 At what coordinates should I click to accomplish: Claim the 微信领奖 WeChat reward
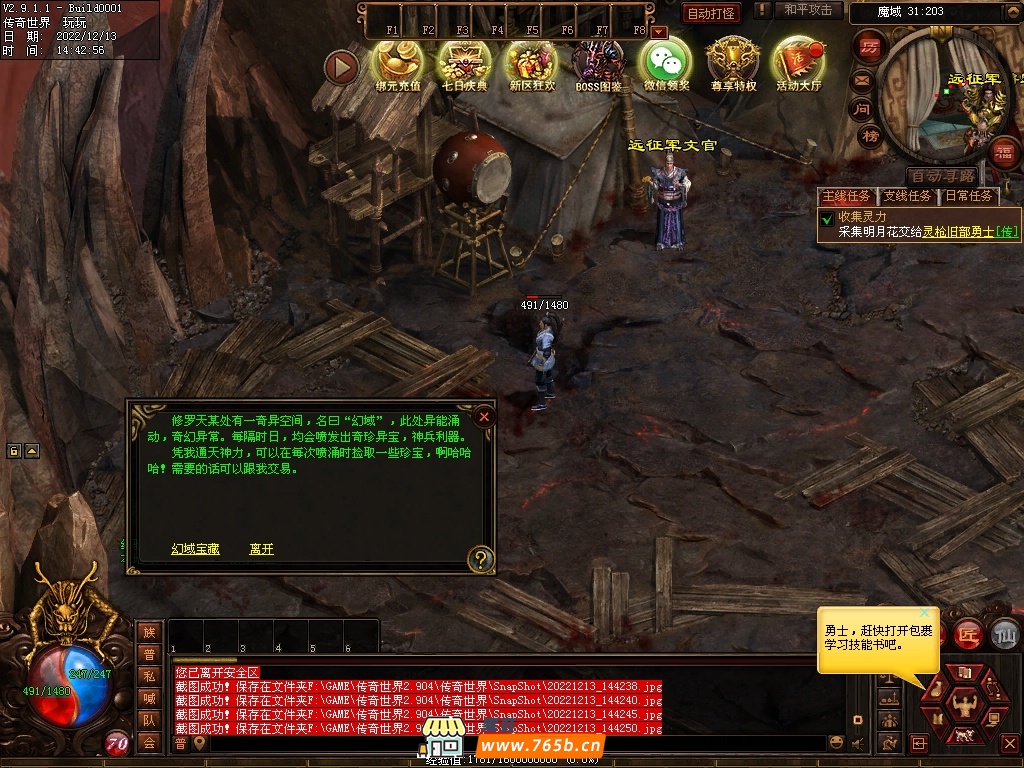666,64
